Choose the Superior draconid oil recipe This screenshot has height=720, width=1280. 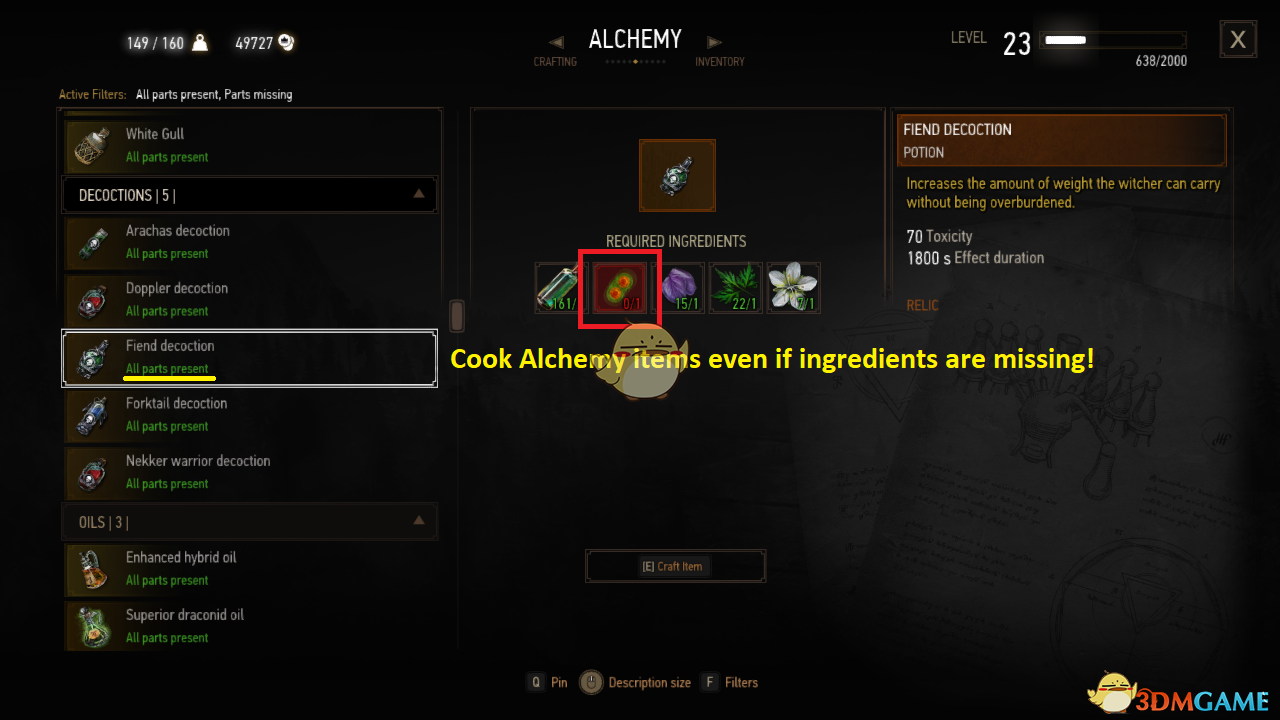point(250,626)
